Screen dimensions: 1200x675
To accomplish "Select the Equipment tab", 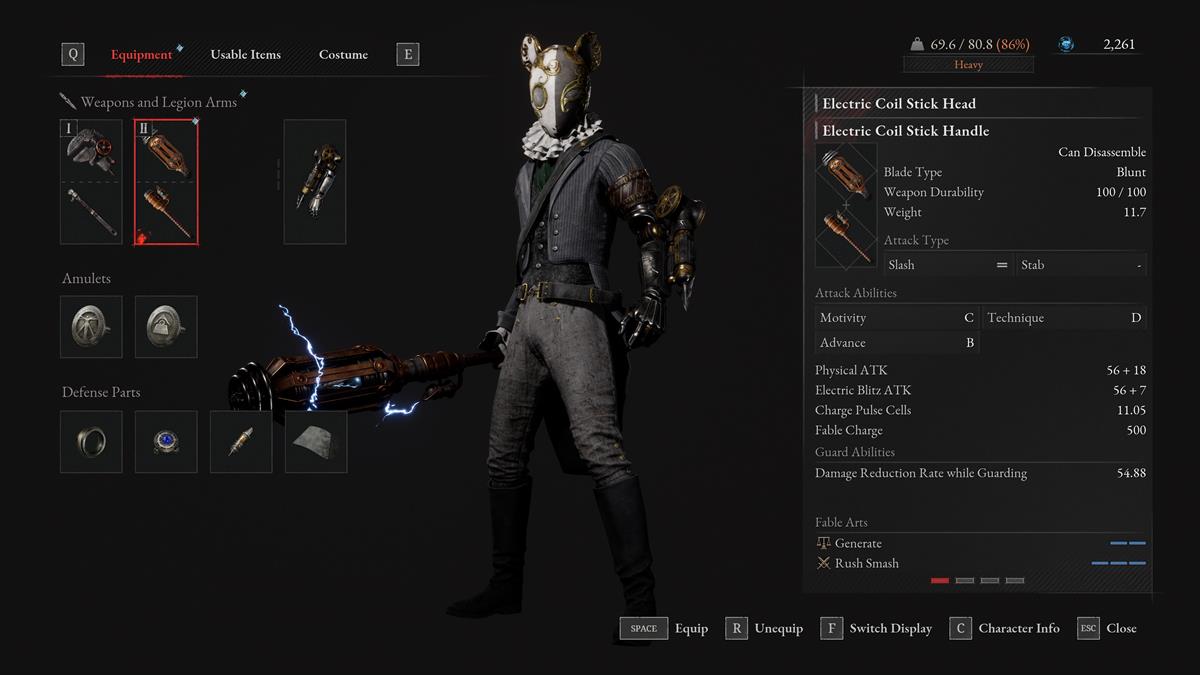I will [141, 54].
